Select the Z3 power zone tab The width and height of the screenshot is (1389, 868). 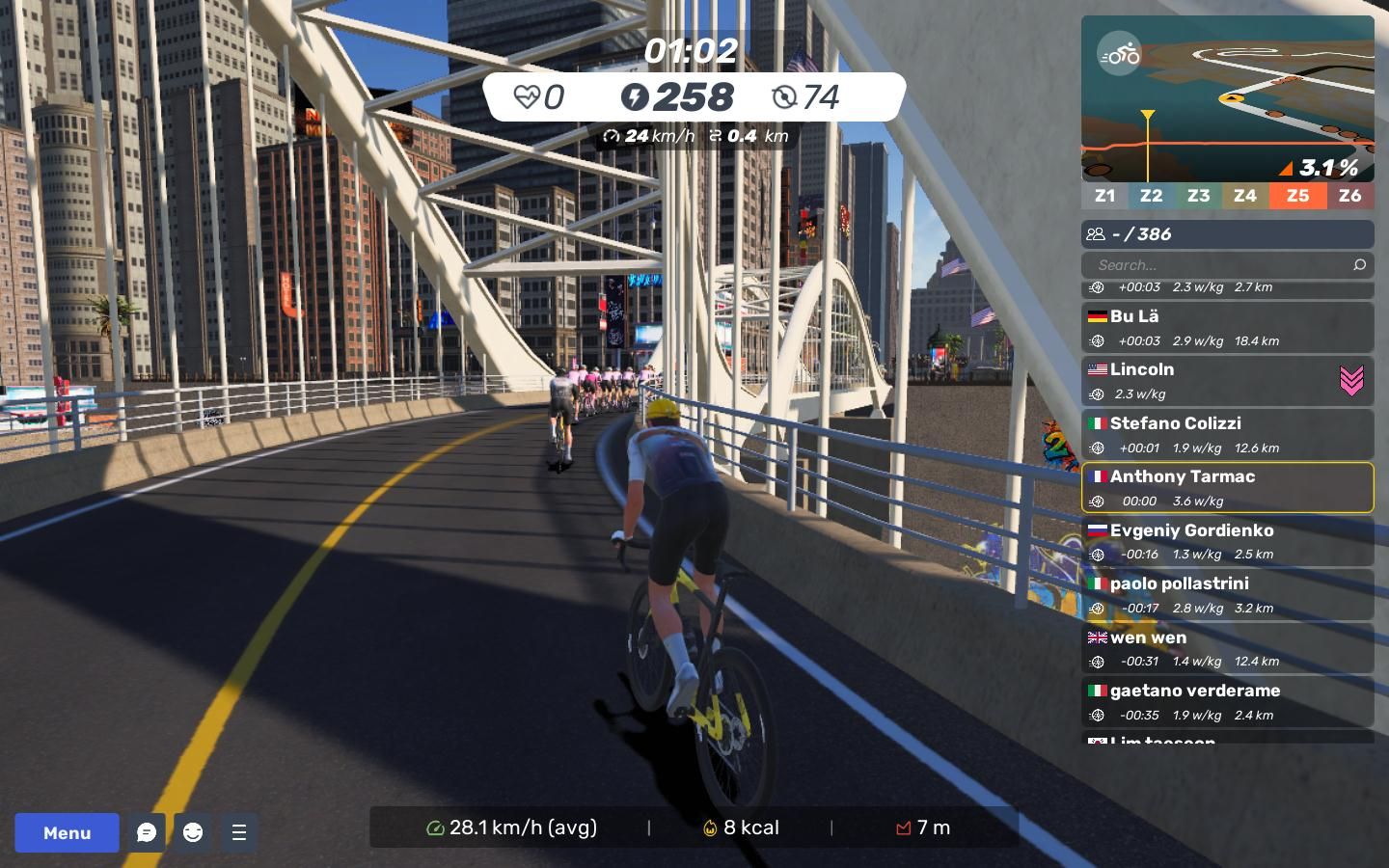(x=1198, y=196)
